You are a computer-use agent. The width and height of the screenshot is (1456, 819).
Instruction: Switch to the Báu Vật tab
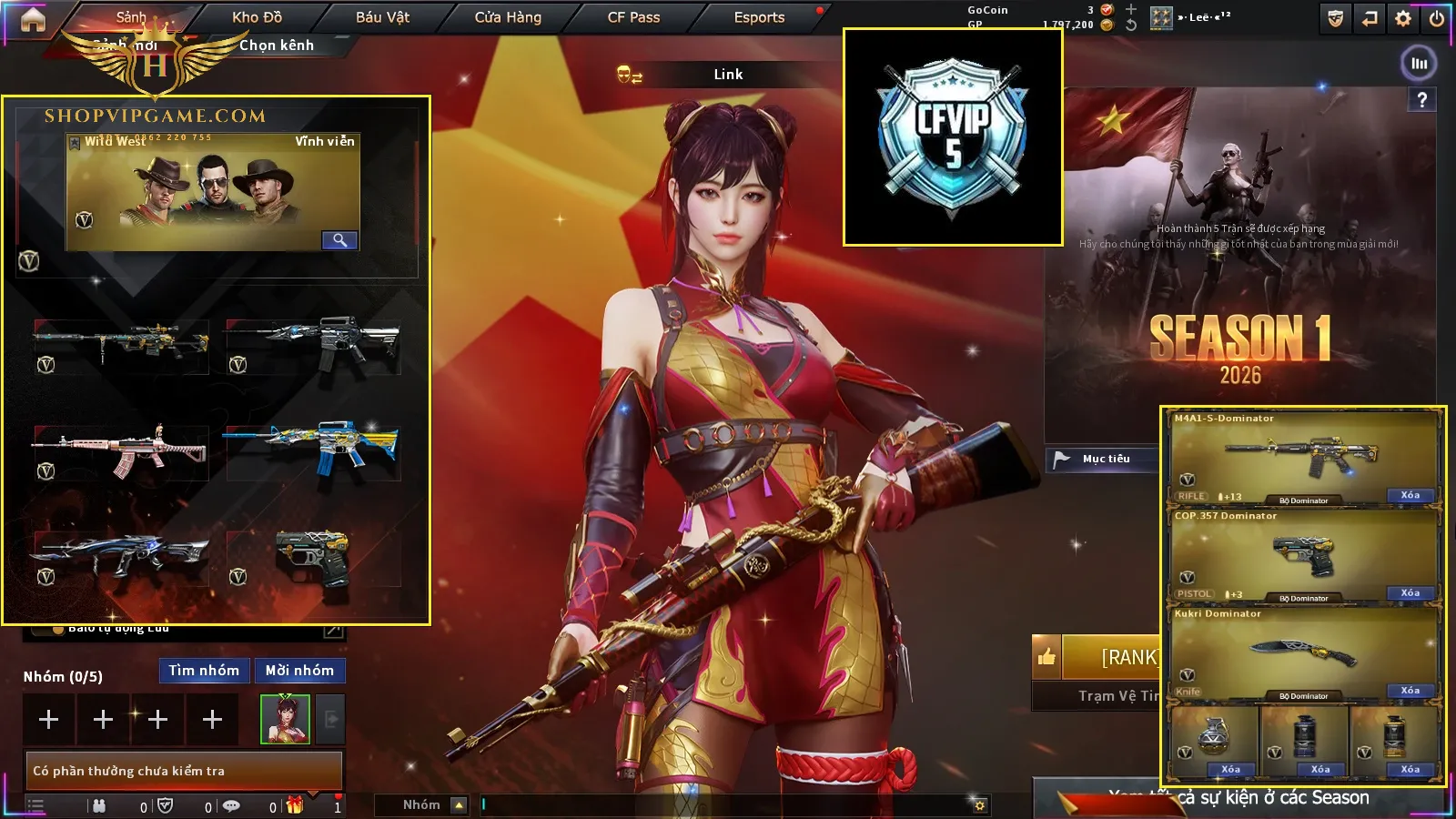point(382,17)
